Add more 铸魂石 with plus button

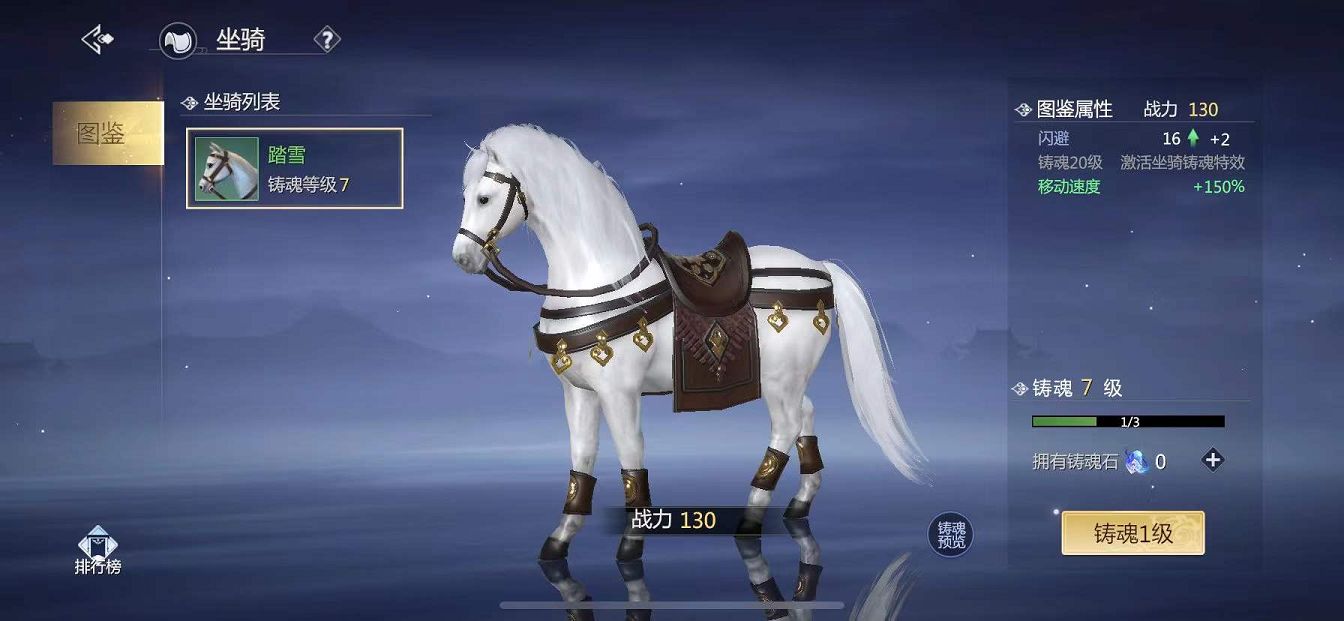[1213, 461]
